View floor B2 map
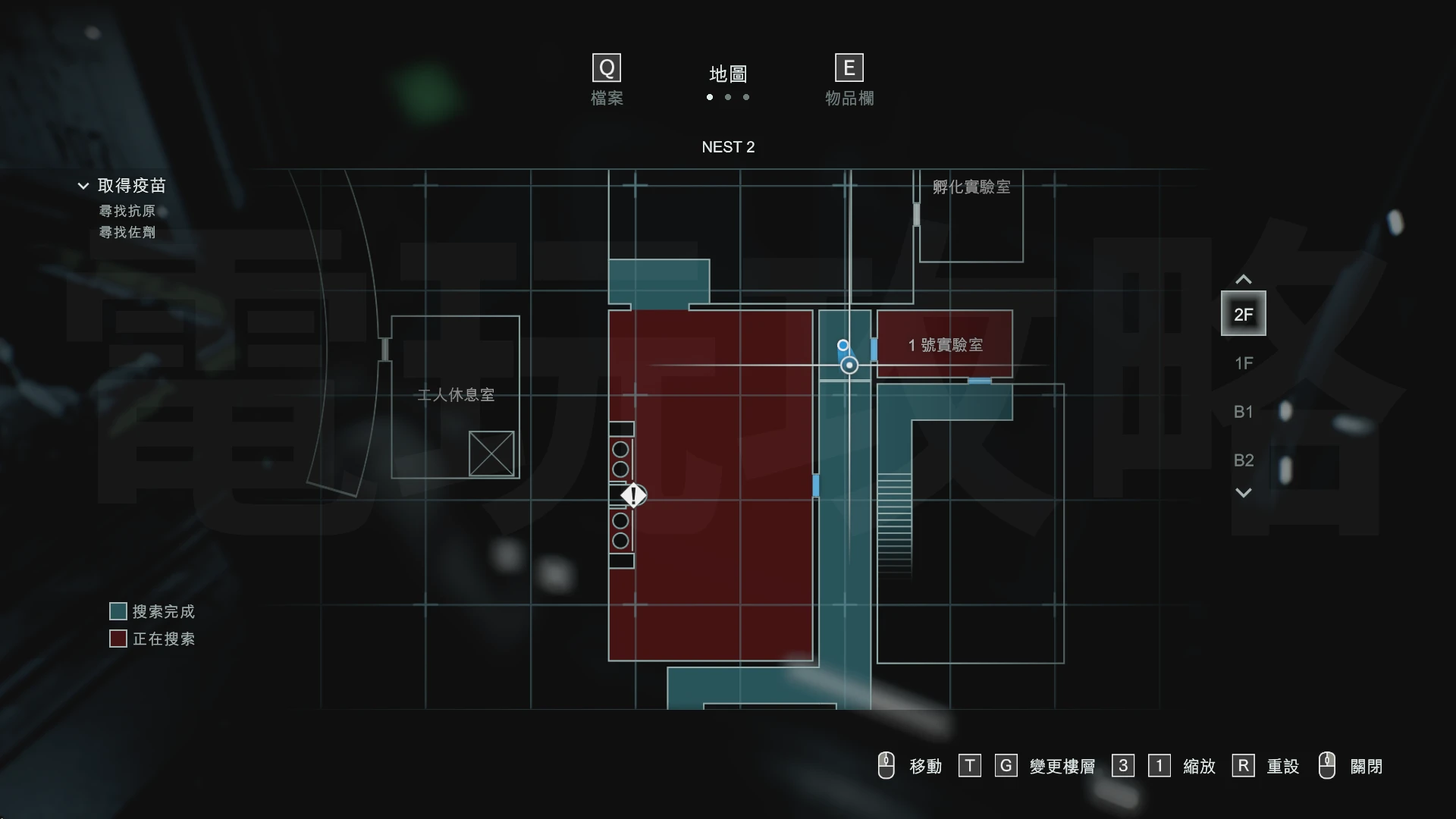 tap(1243, 460)
